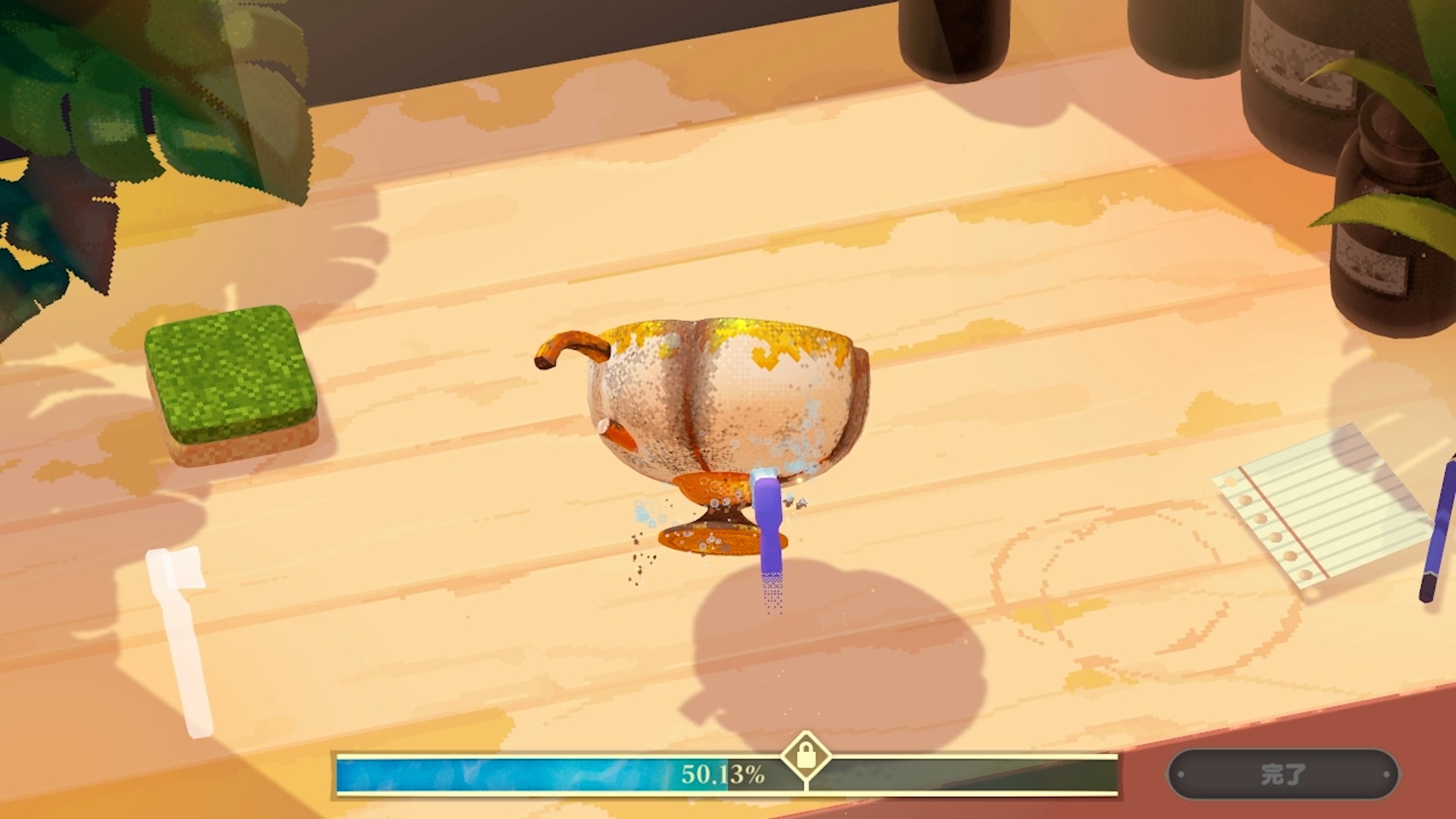
Task: Pick the white toothbrush tool outline
Action: click(182, 637)
